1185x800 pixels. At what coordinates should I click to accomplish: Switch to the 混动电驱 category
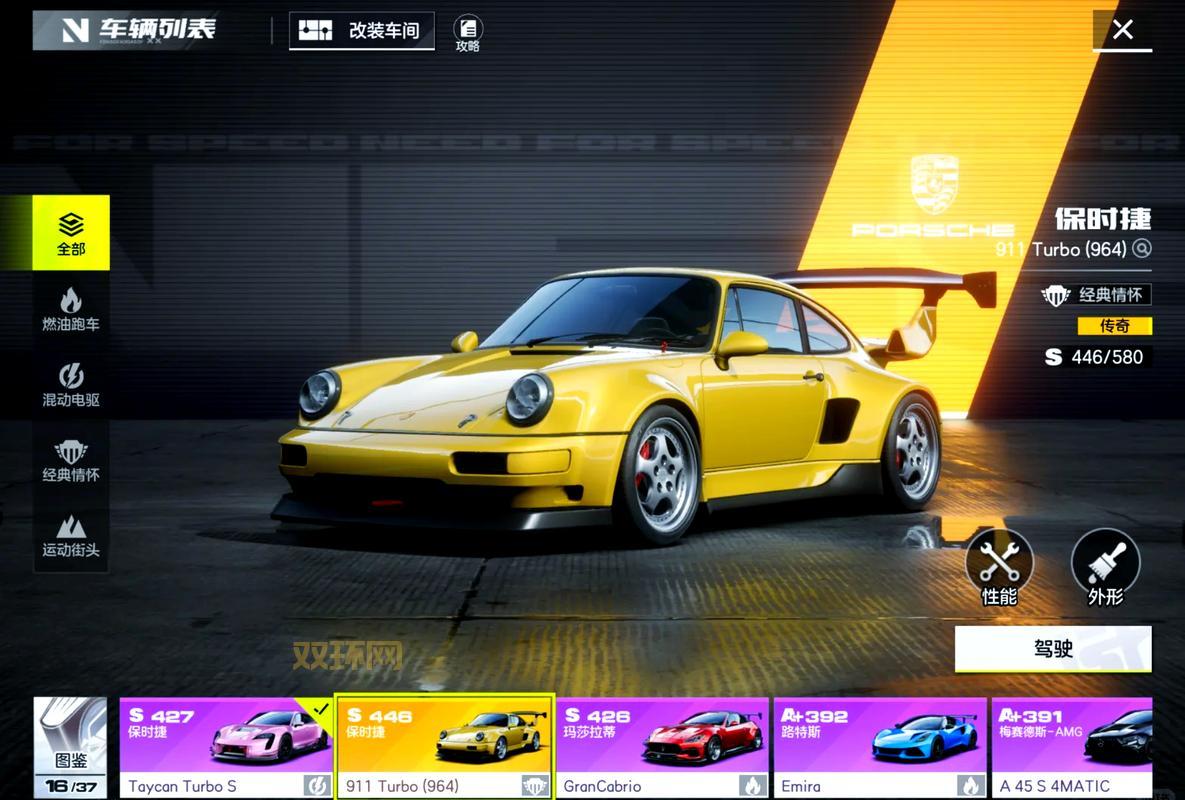pyautogui.click(x=71, y=384)
